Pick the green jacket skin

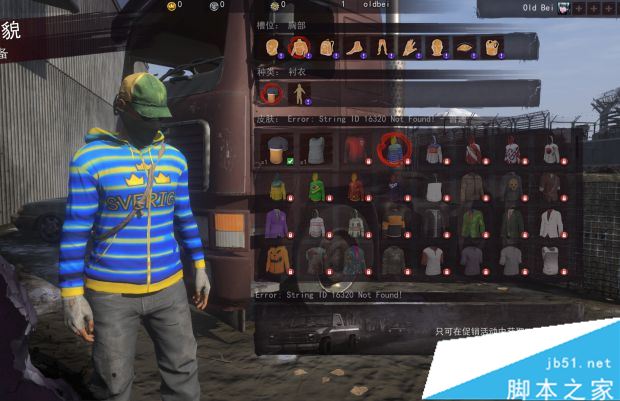click(473, 223)
